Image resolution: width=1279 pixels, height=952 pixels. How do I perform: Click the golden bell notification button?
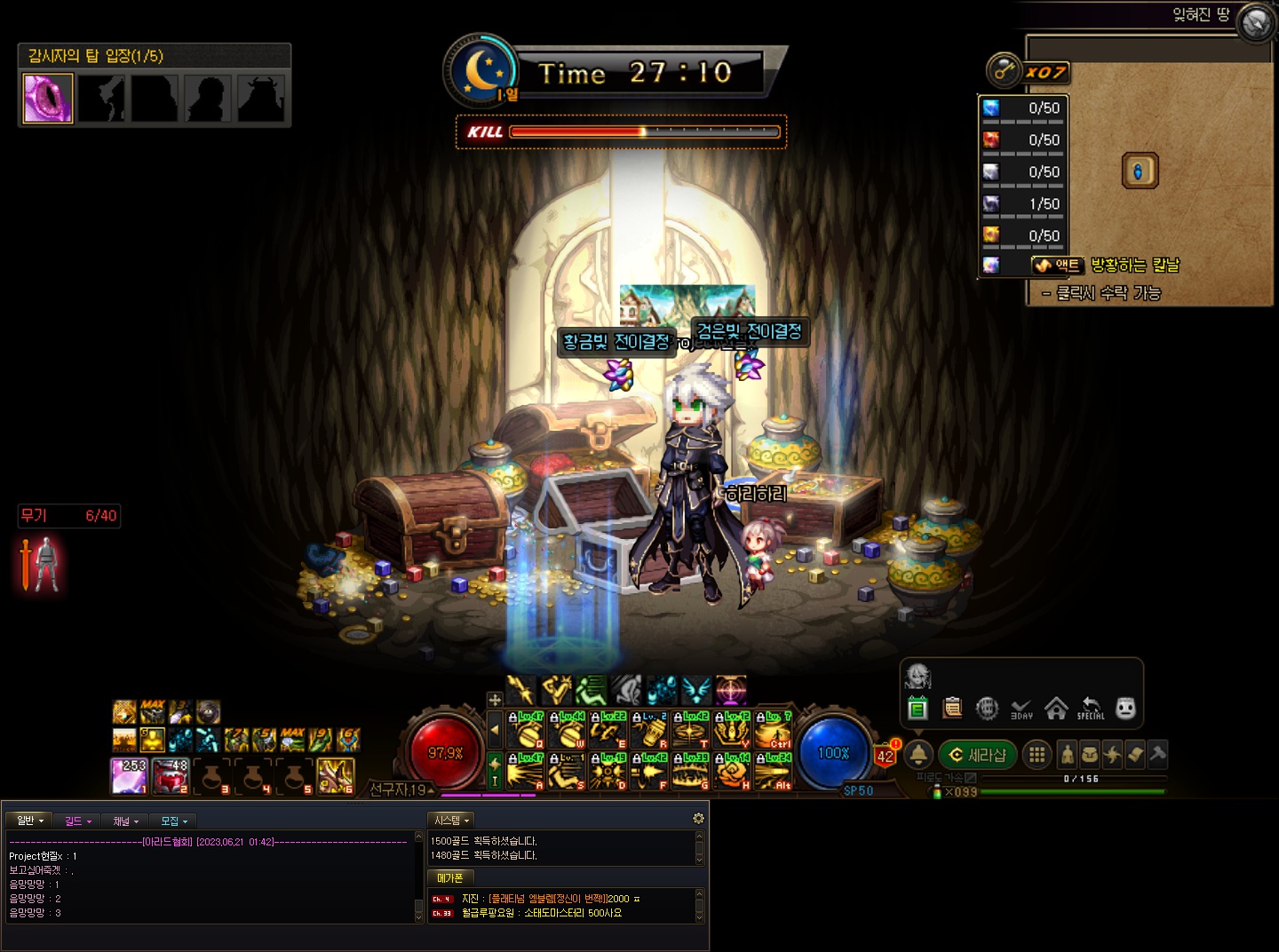[918, 755]
